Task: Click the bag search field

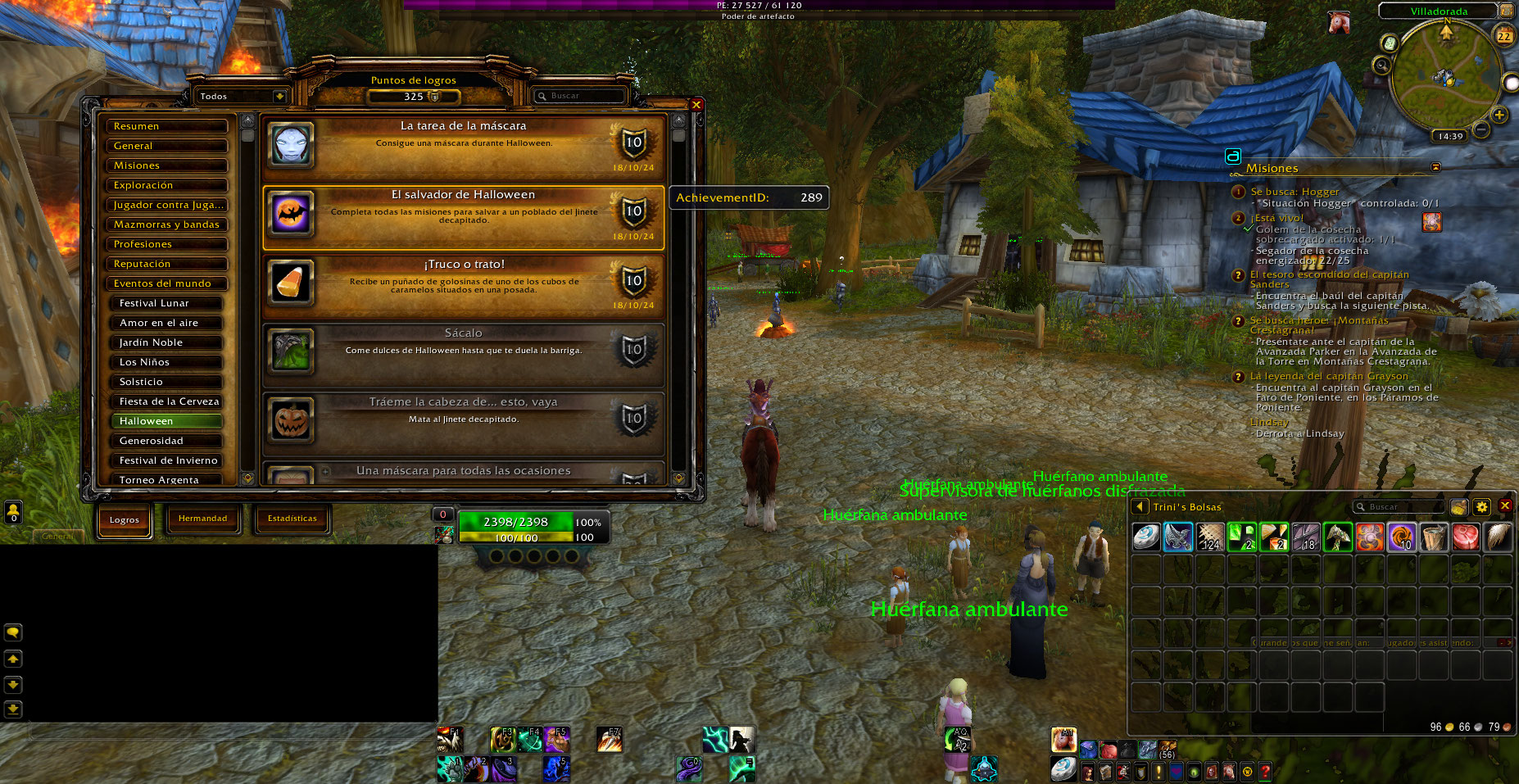Action: tap(1401, 507)
